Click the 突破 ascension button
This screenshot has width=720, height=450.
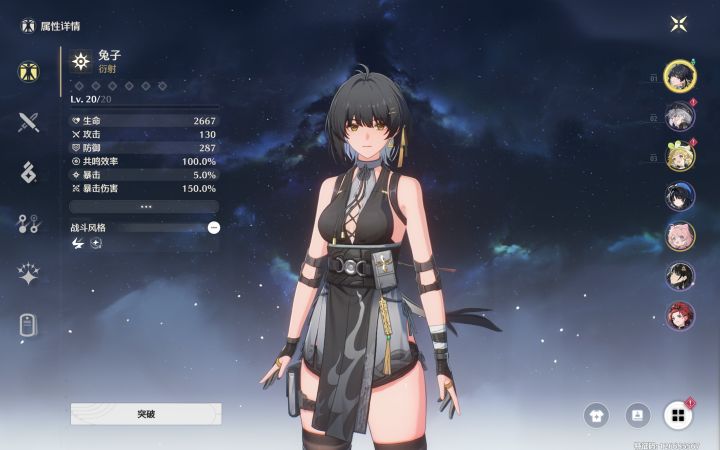click(146, 413)
